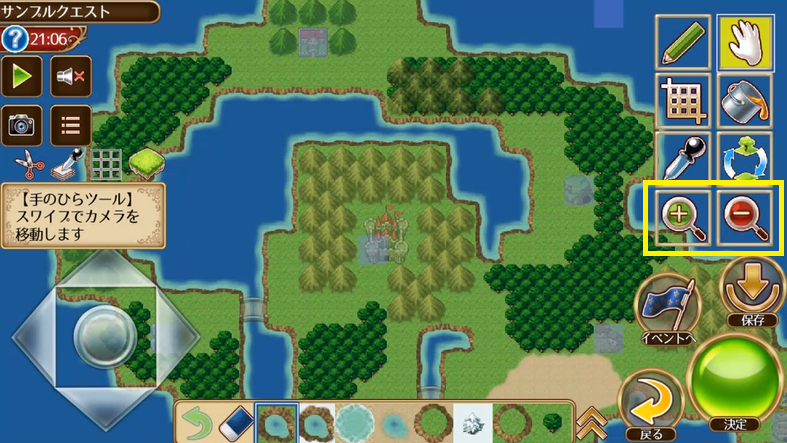Open the flag event (イベントへ) button
787x443 pixels.
coord(667,307)
